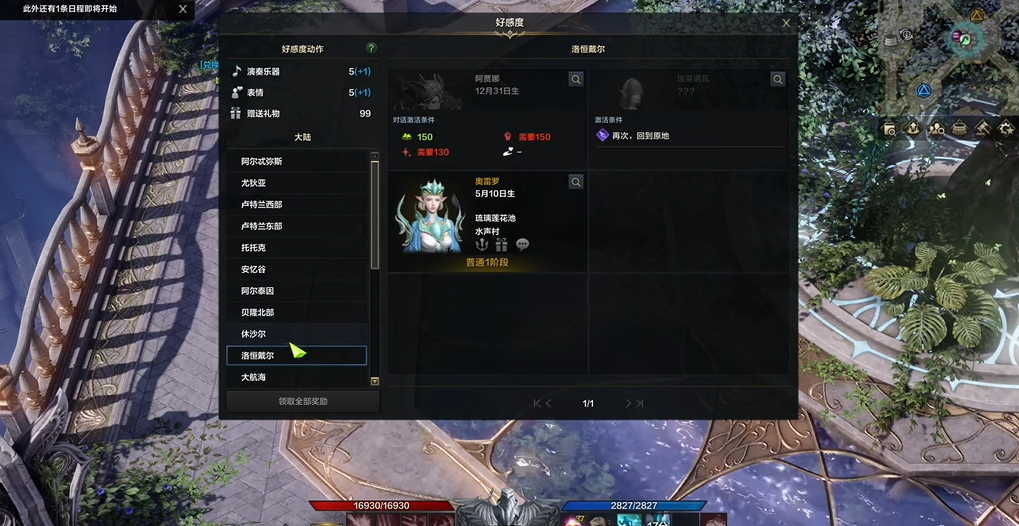This screenshot has height=526, width=1019.
Task: Select the 贝隆北部 entry
Action: [297, 312]
